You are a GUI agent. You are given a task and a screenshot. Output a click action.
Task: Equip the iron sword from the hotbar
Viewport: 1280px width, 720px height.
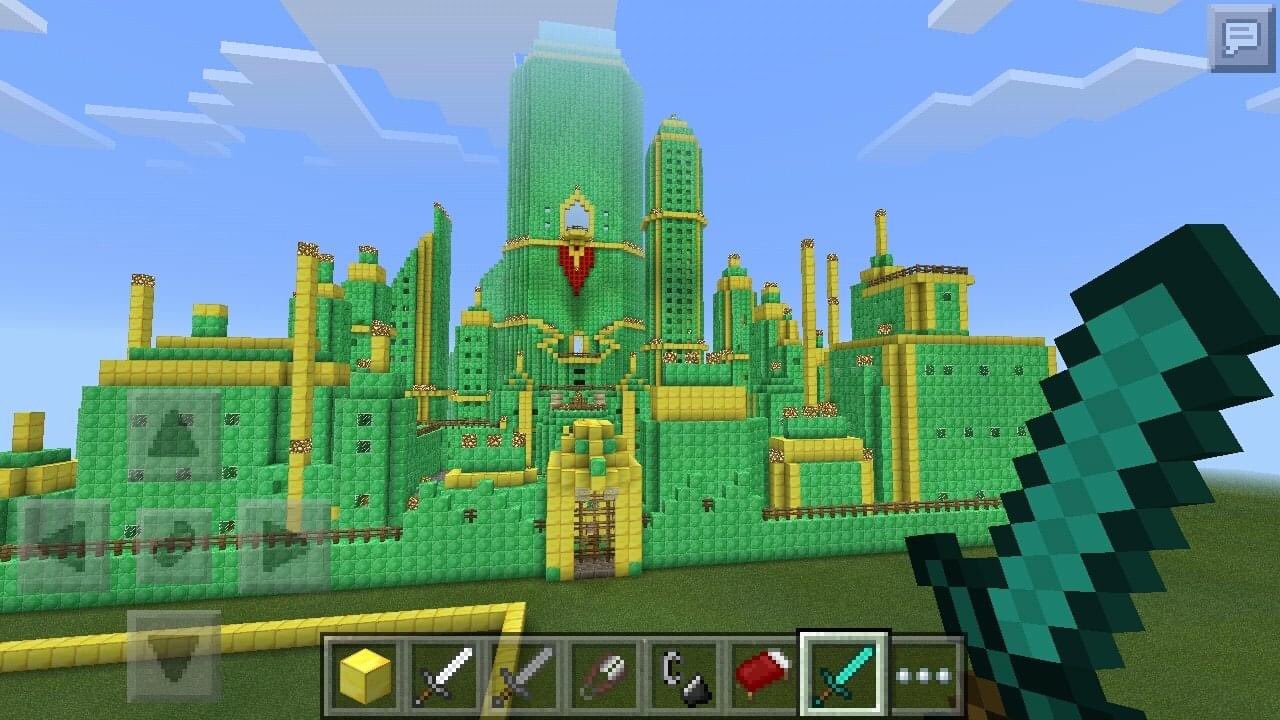tap(442, 673)
